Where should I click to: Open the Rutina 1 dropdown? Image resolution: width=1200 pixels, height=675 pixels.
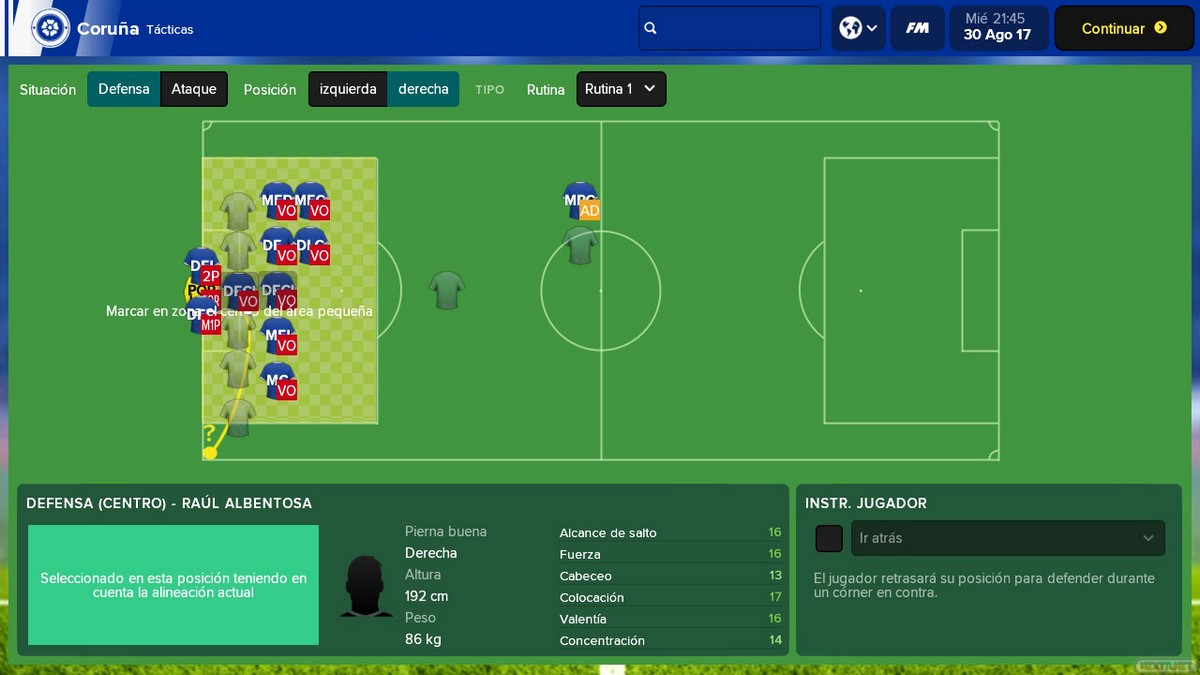[621, 89]
